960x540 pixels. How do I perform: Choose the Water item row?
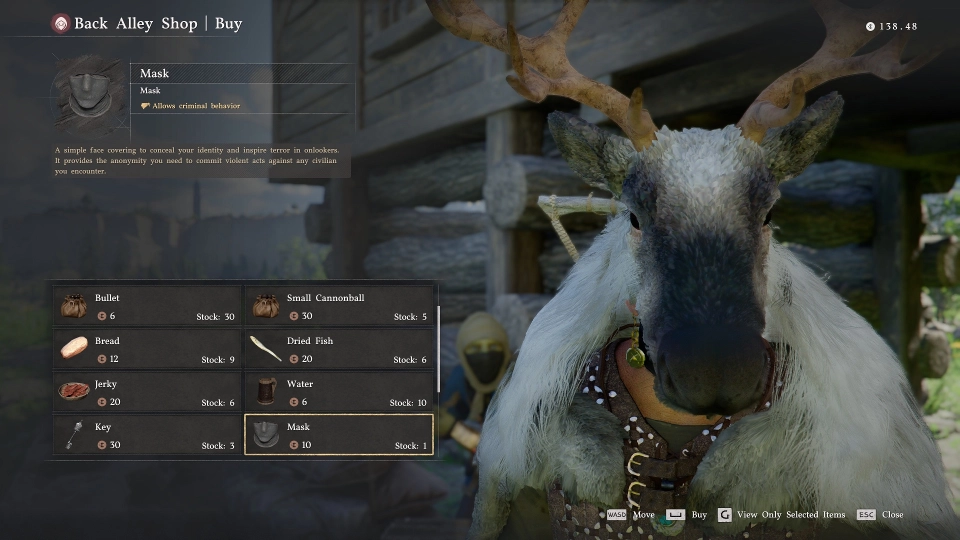coord(339,392)
